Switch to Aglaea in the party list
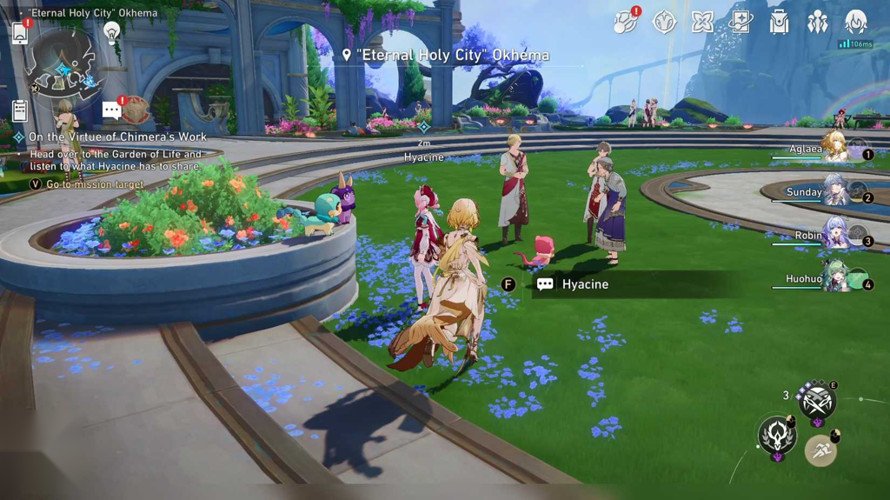This screenshot has height=500, width=890. (835, 146)
